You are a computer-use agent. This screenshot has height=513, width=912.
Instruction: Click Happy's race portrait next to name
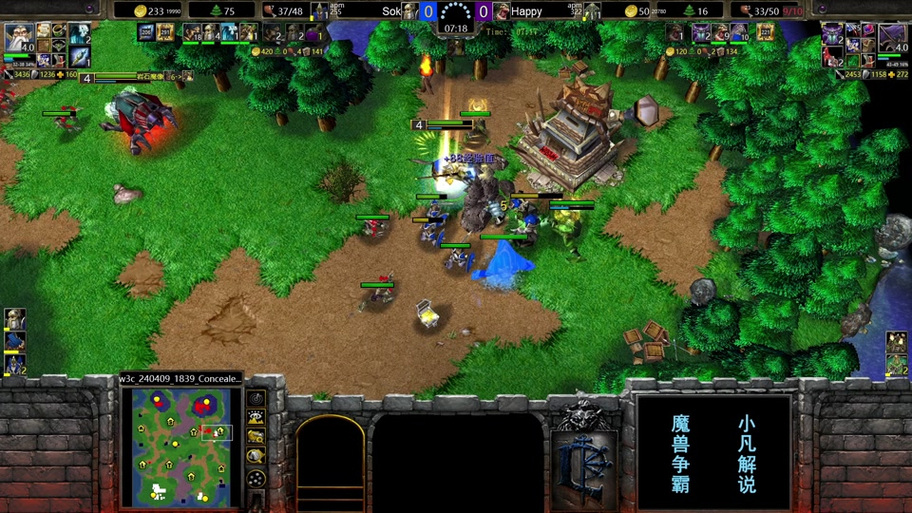(500, 12)
